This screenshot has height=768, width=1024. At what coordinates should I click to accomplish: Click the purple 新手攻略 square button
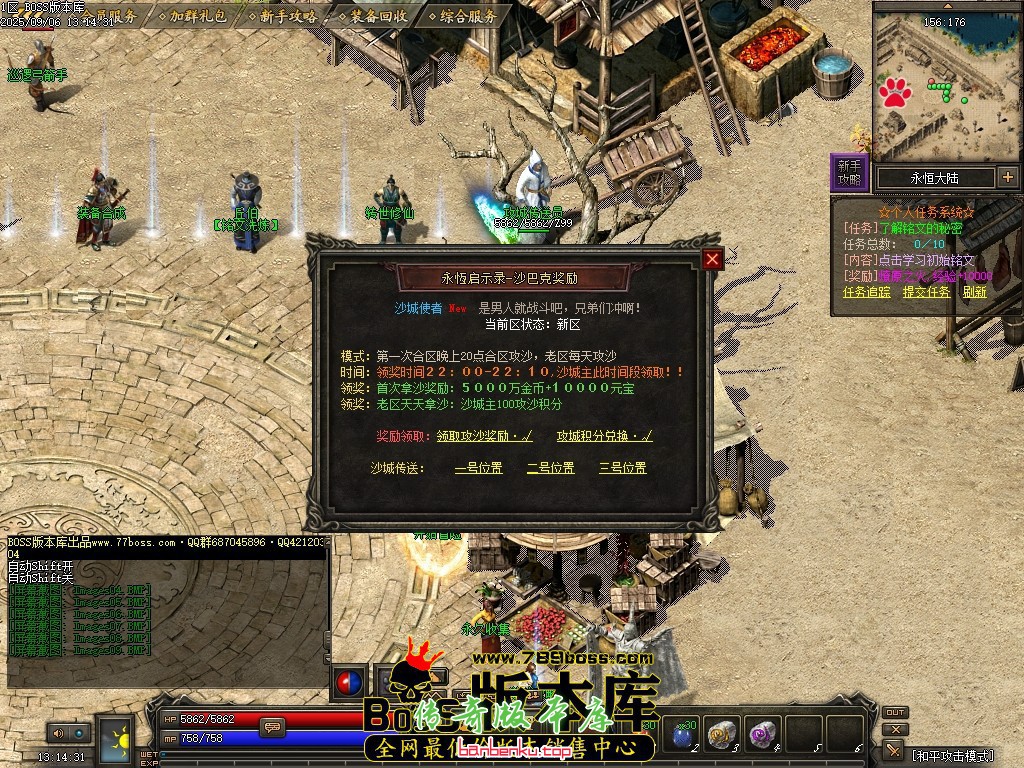[x=849, y=172]
